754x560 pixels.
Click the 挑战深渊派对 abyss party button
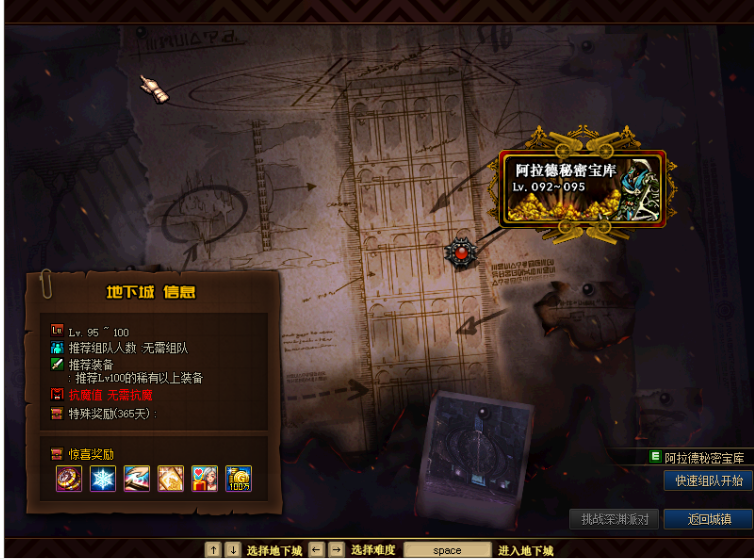click(x=614, y=519)
